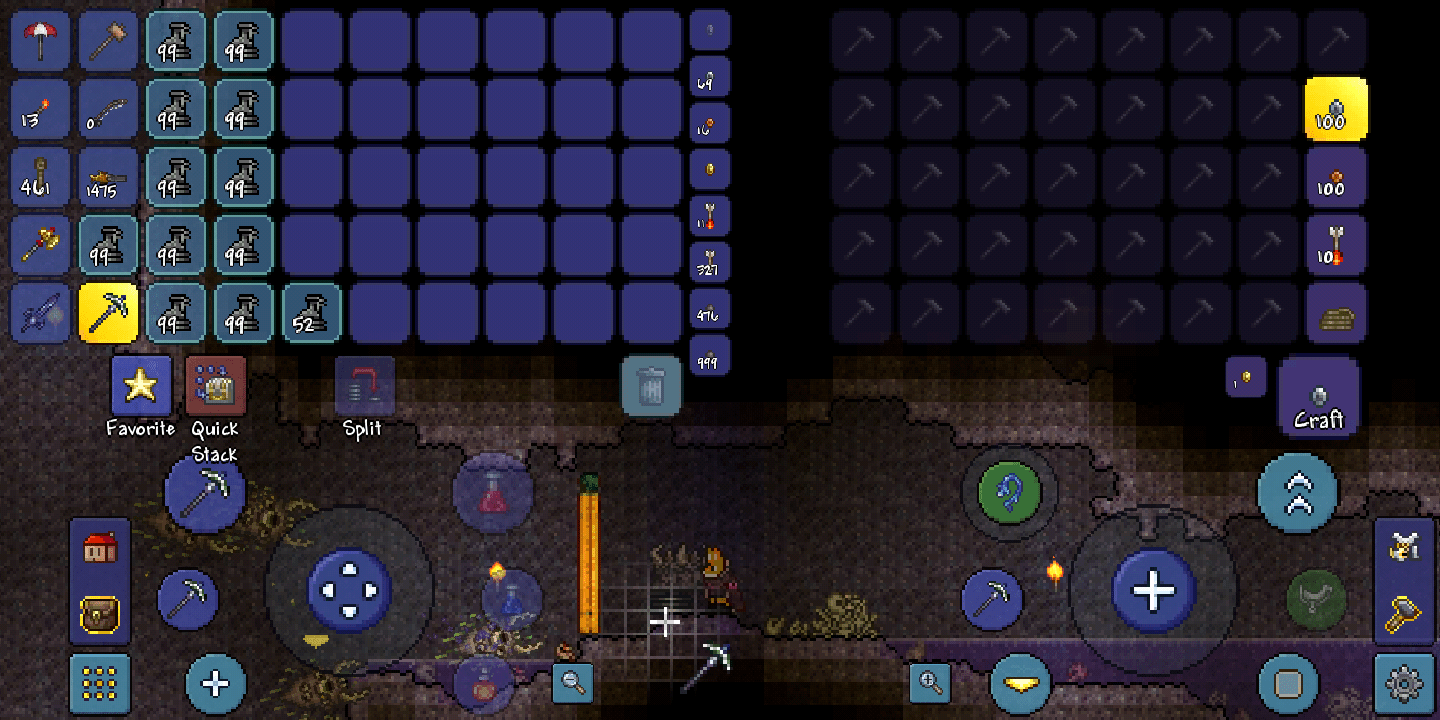Select the sword in the bottom inventory row
Image resolution: width=1440 pixels, height=720 pixels.
(40, 312)
